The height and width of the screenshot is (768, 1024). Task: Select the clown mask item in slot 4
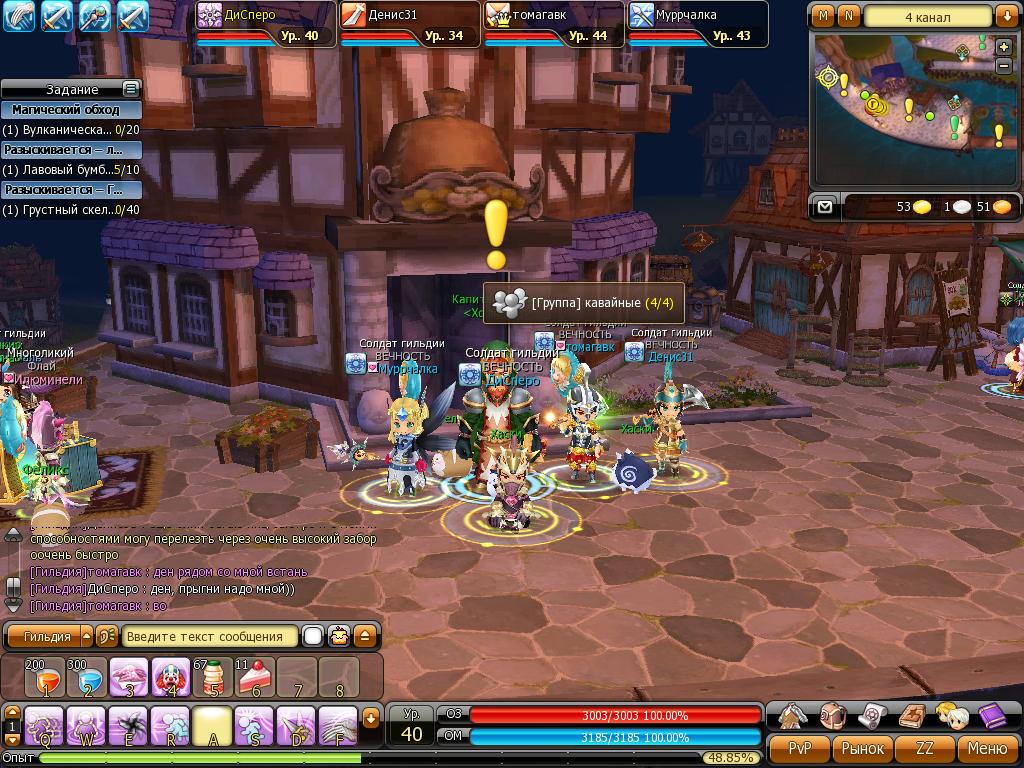171,677
